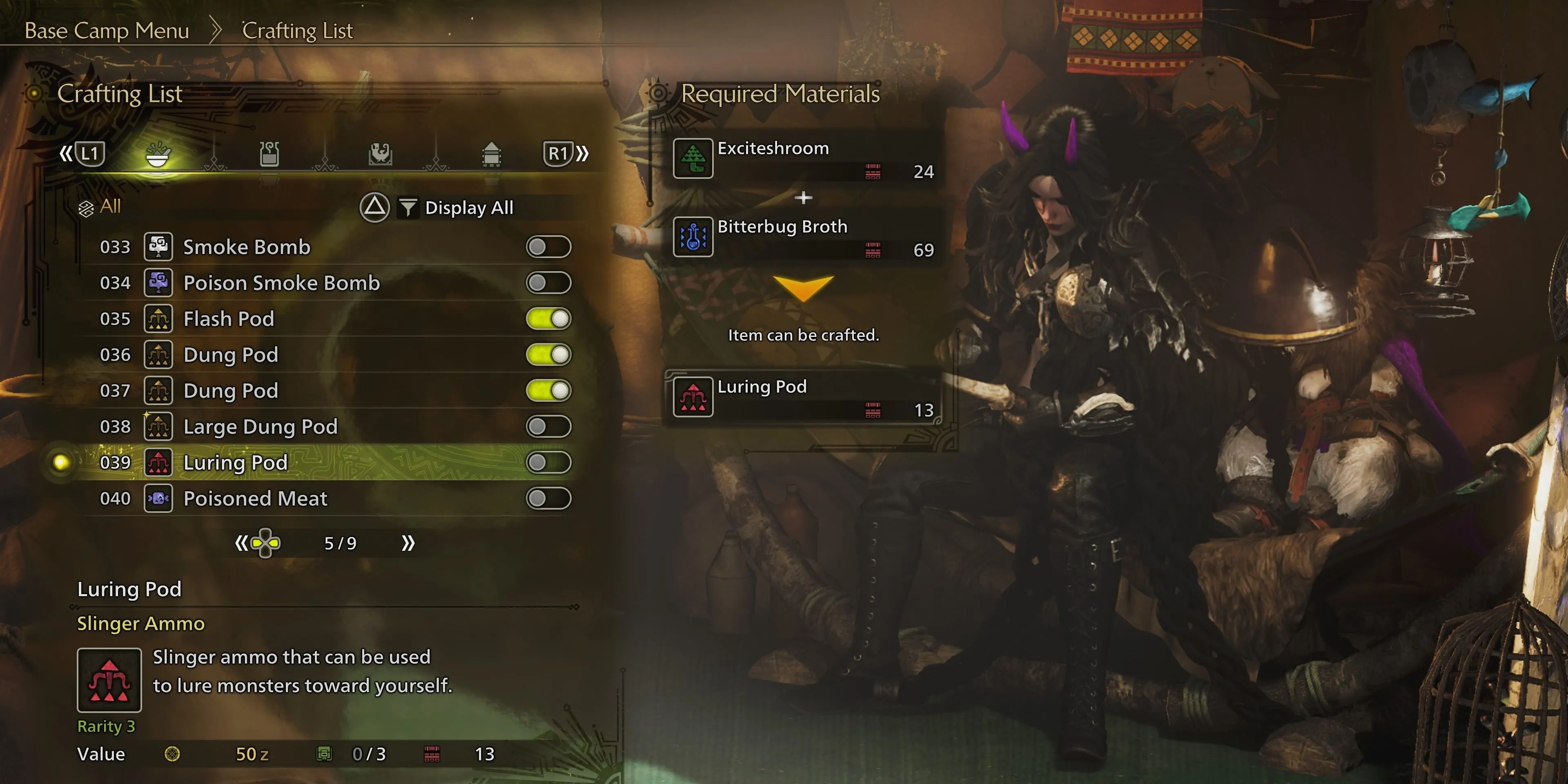Select the Smoke Bomb recipe row
The height and width of the screenshot is (784, 1568).
247,247
